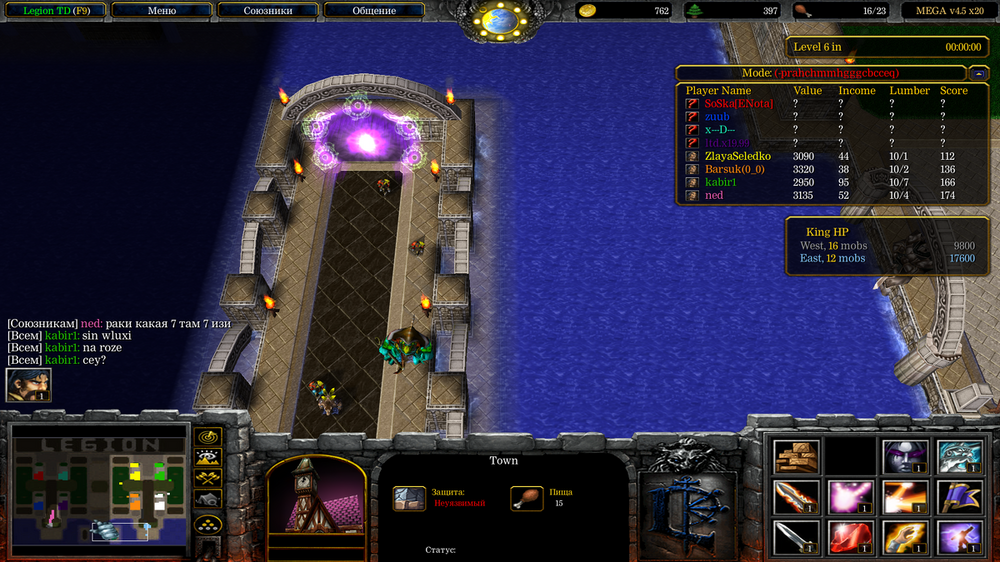Toggle ally color mode (crossed axes)
This screenshot has width=1000, height=562.
coord(208,479)
